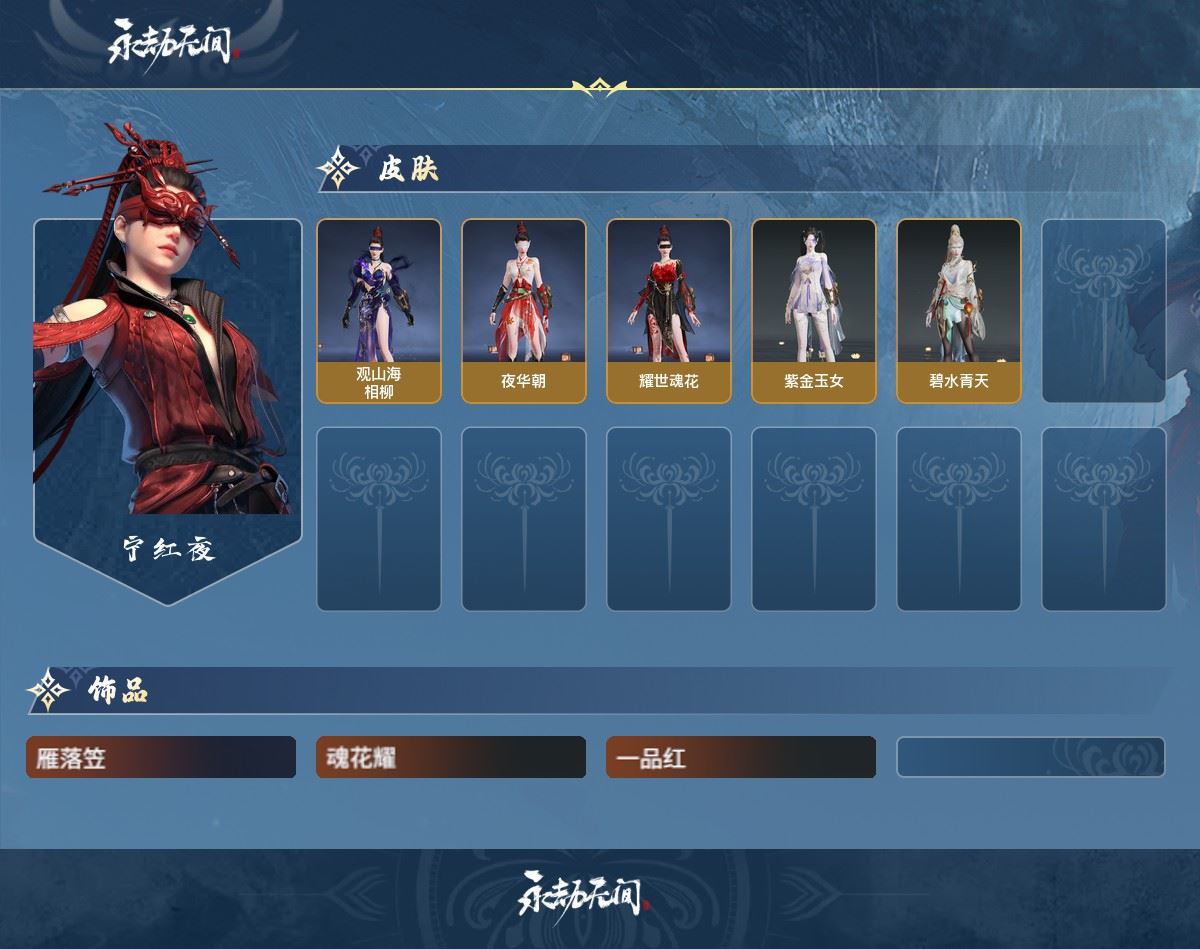Open the 紫金玉女 skin card
1200x949 pixels.
point(814,311)
